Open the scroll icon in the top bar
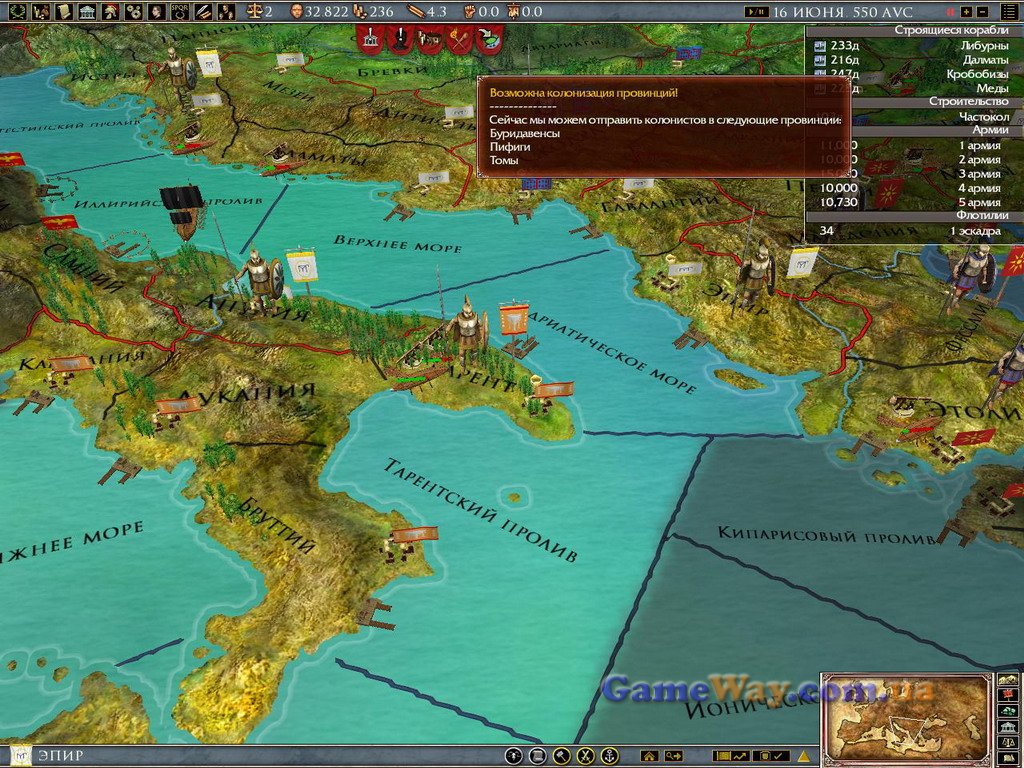1024x768 pixels. [x=63, y=12]
